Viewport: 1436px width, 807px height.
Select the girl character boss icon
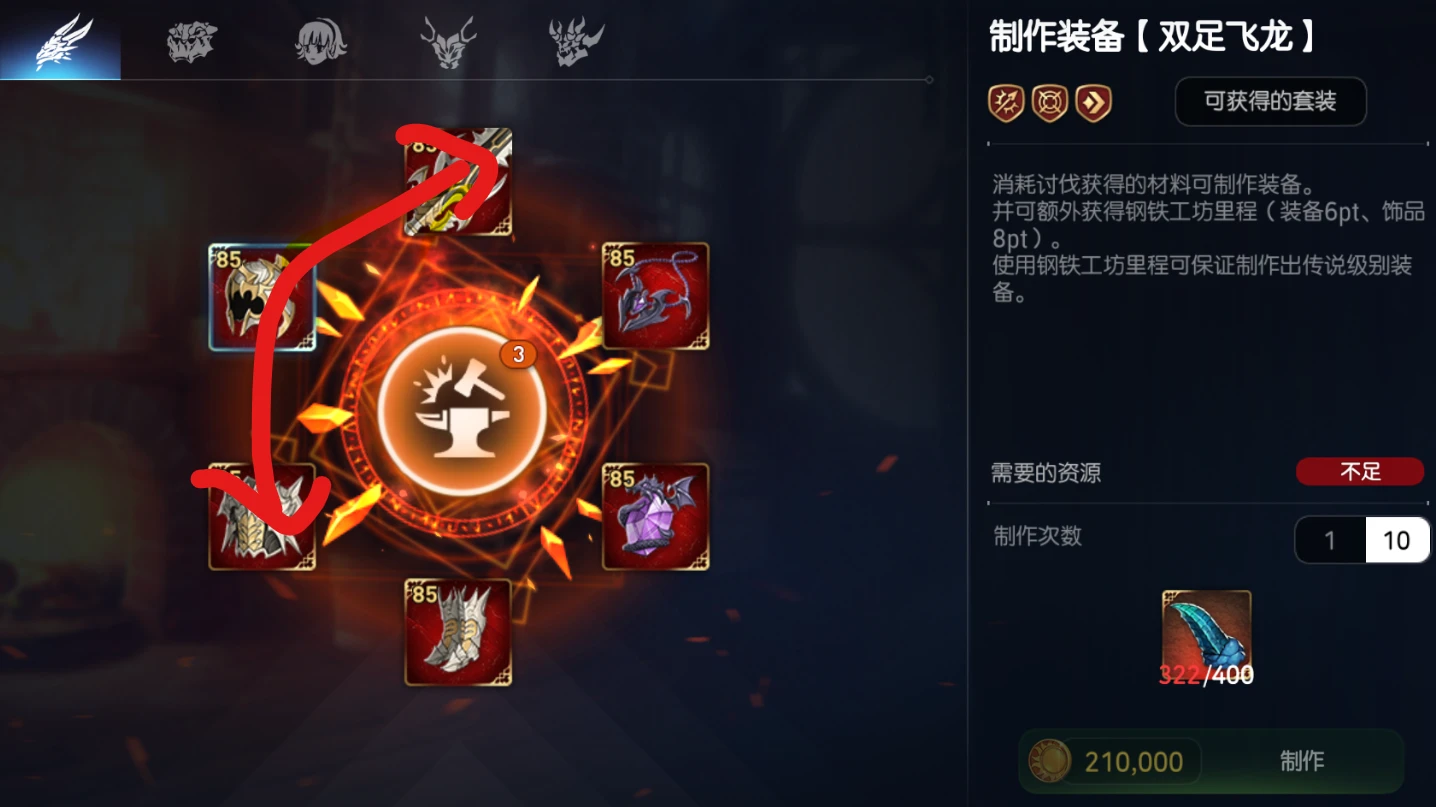[318, 40]
